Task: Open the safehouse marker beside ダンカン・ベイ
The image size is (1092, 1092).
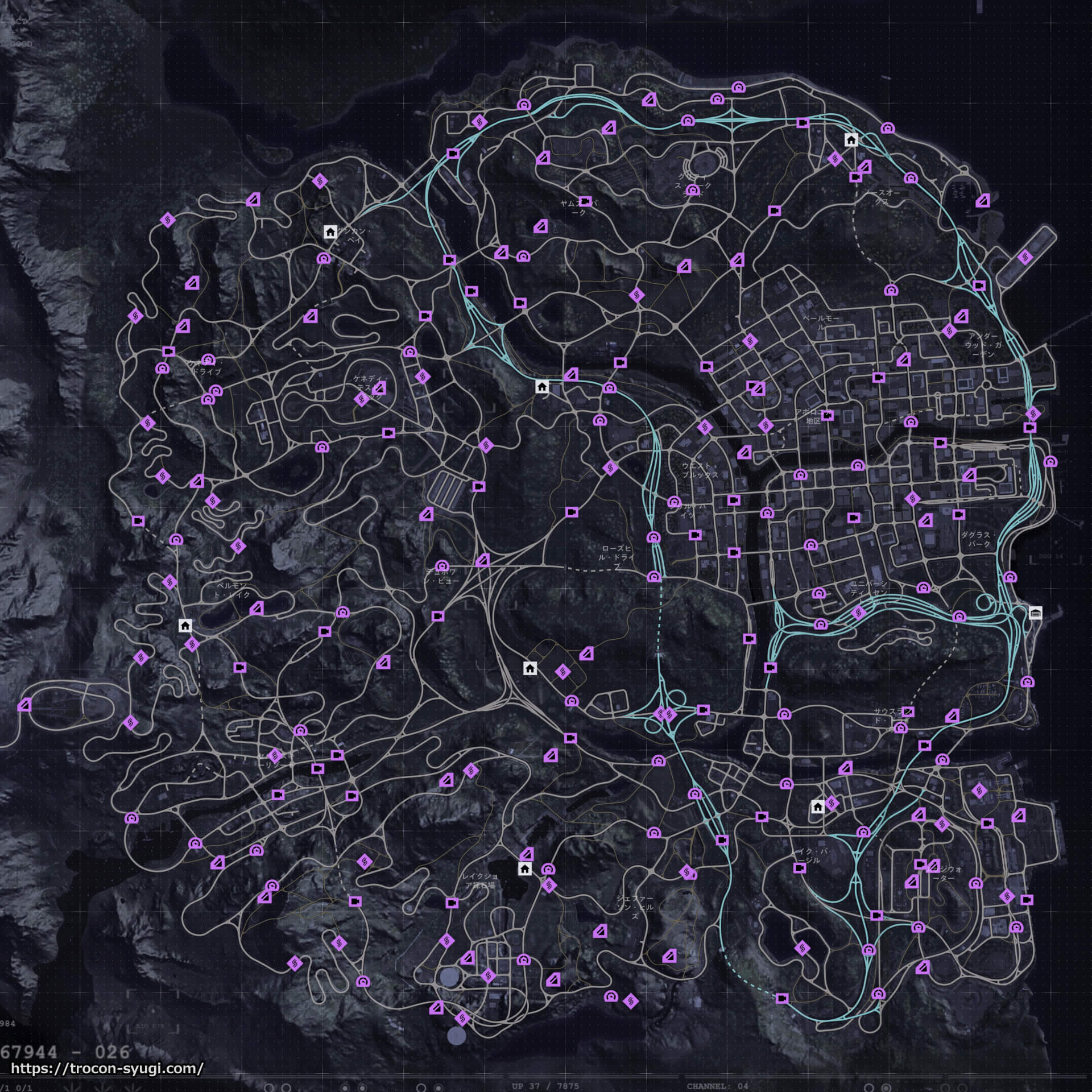Action: click(330, 231)
